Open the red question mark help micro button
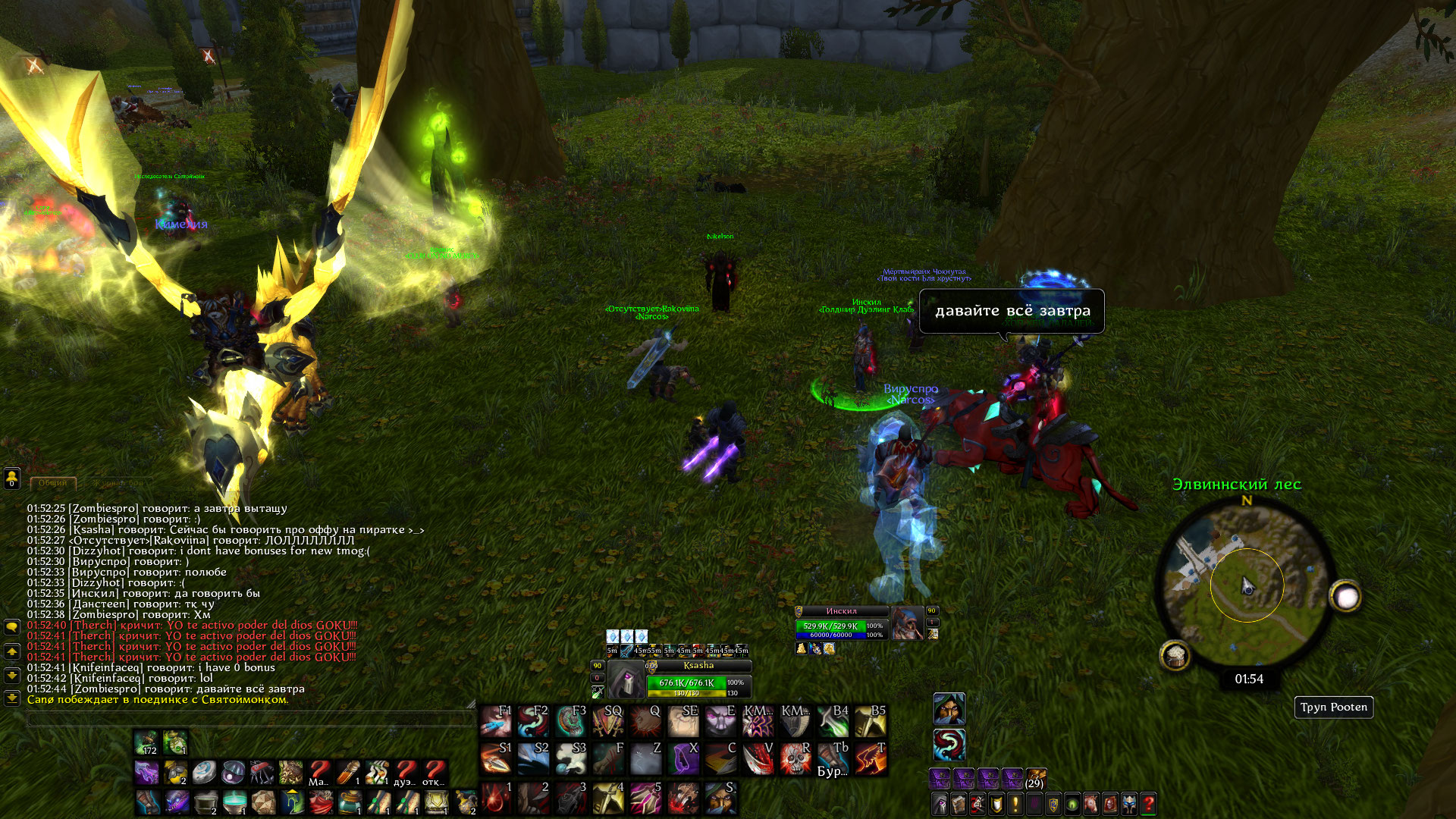This screenshot has width=1456, height=819. coord(1148,803)
